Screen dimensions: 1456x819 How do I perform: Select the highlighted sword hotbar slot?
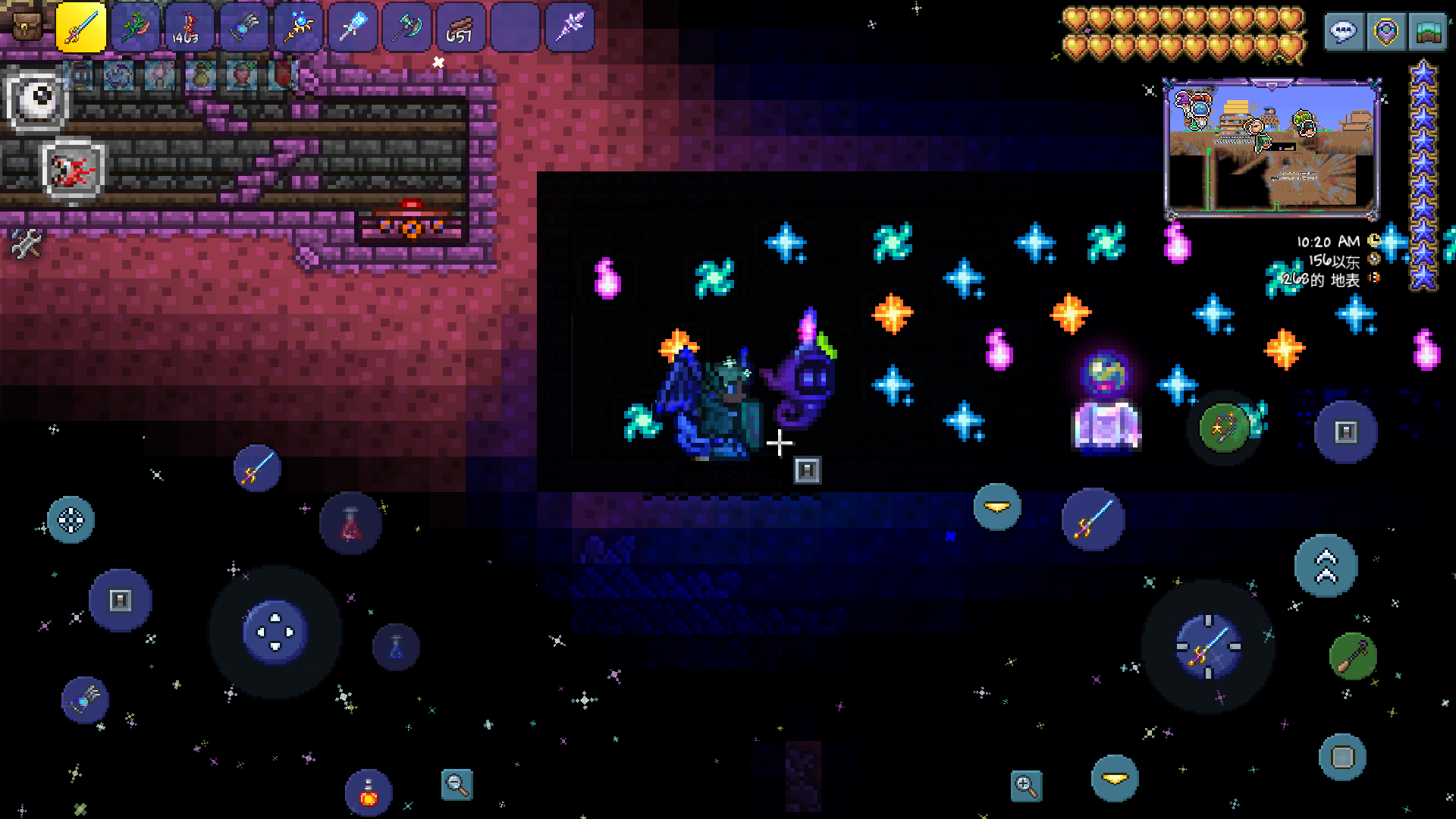click(x=80, y=27)
